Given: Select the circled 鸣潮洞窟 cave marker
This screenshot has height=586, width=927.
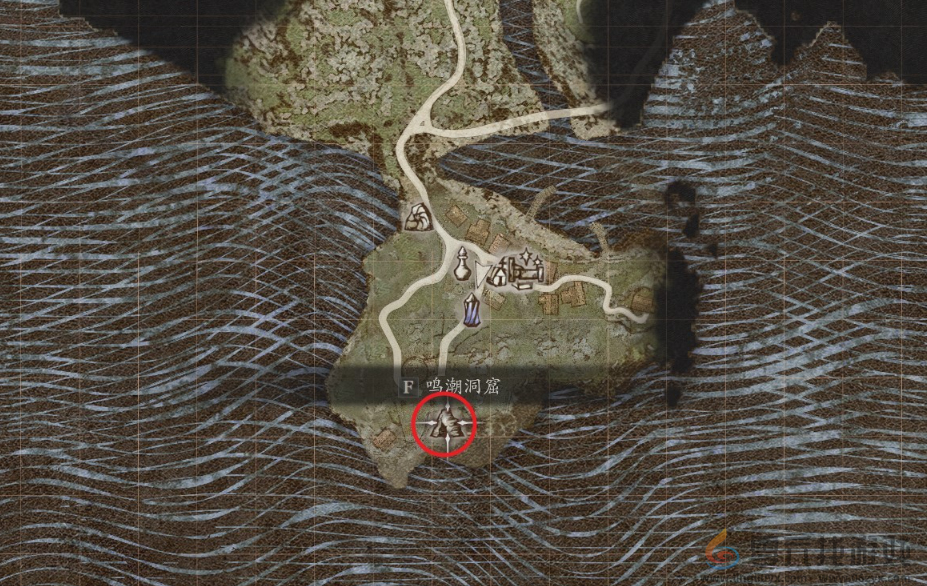Looking at the screenshot, I should [445, 424].
